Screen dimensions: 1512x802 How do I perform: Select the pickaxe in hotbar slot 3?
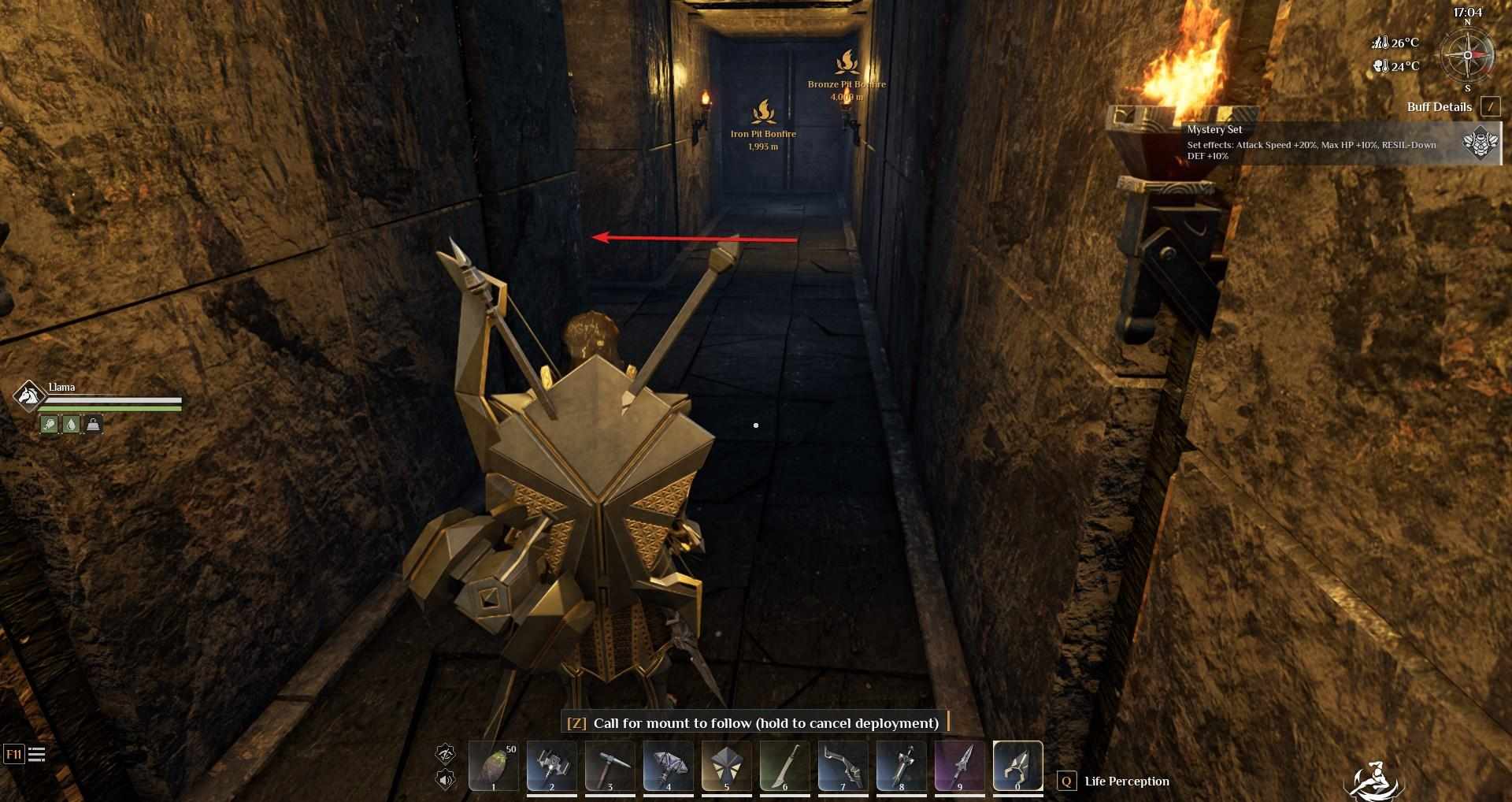pyautogui.click(x=610, y=766)
